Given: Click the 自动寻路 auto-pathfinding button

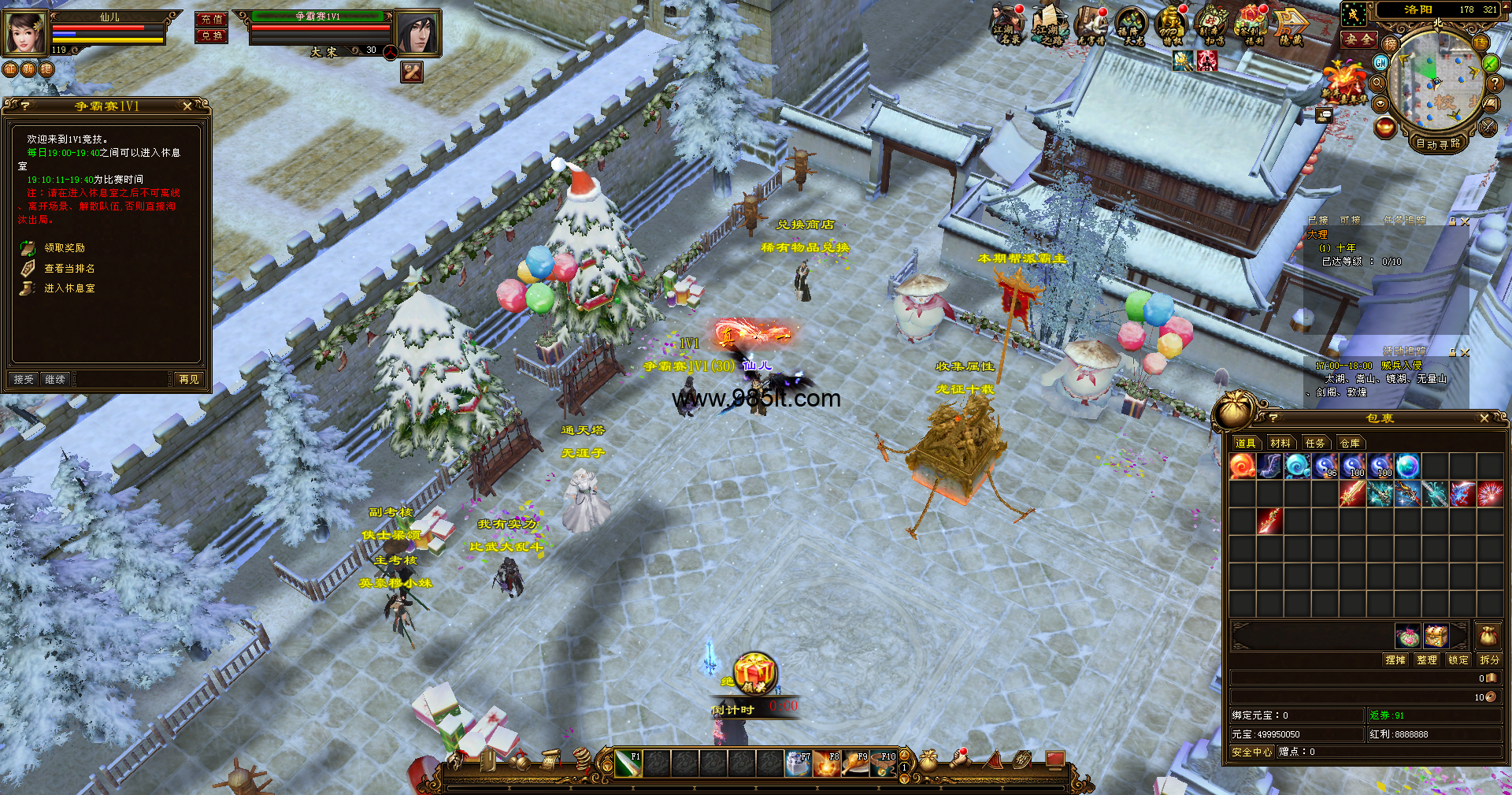Looking at the screenshot, I should tap(1438, 143).
